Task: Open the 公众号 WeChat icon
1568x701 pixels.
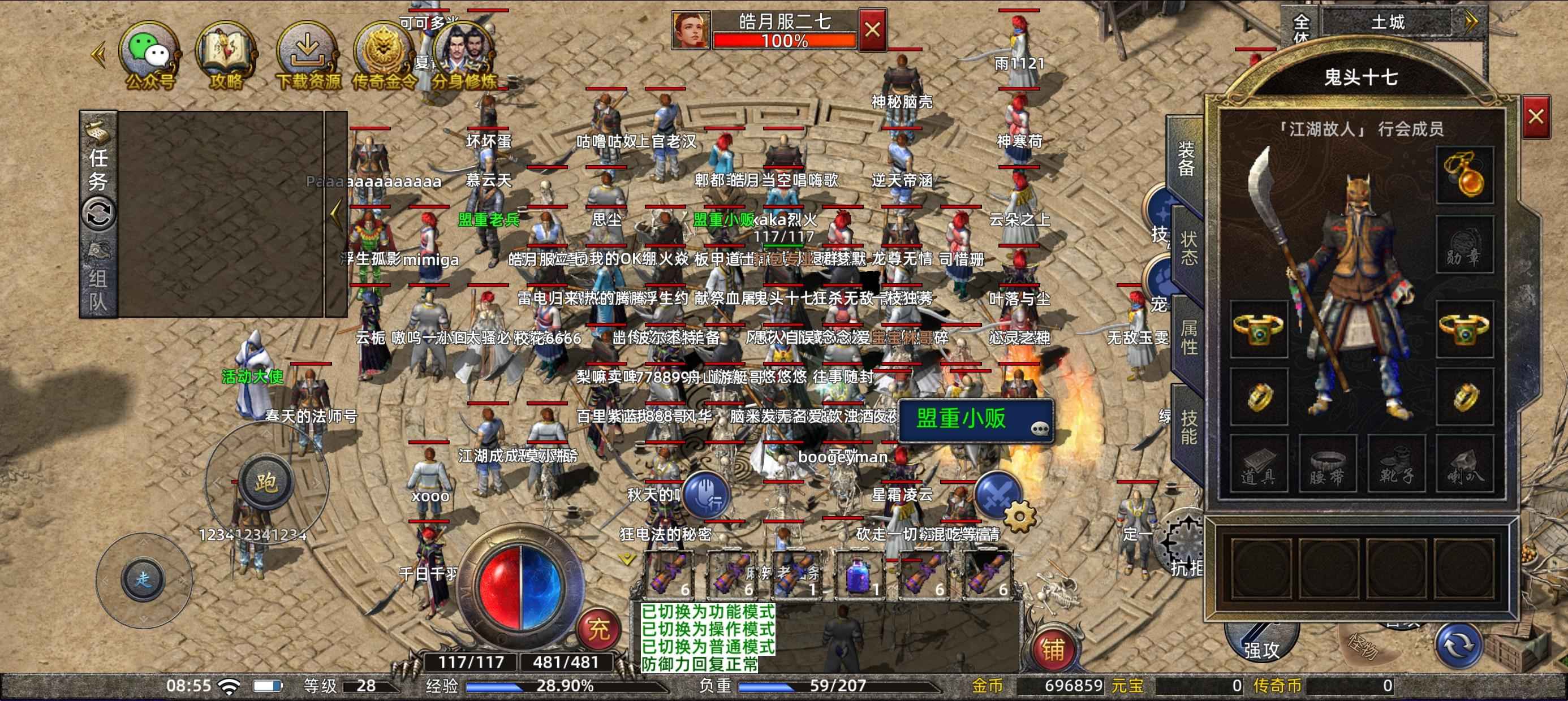Action: (x=149, y=56)
